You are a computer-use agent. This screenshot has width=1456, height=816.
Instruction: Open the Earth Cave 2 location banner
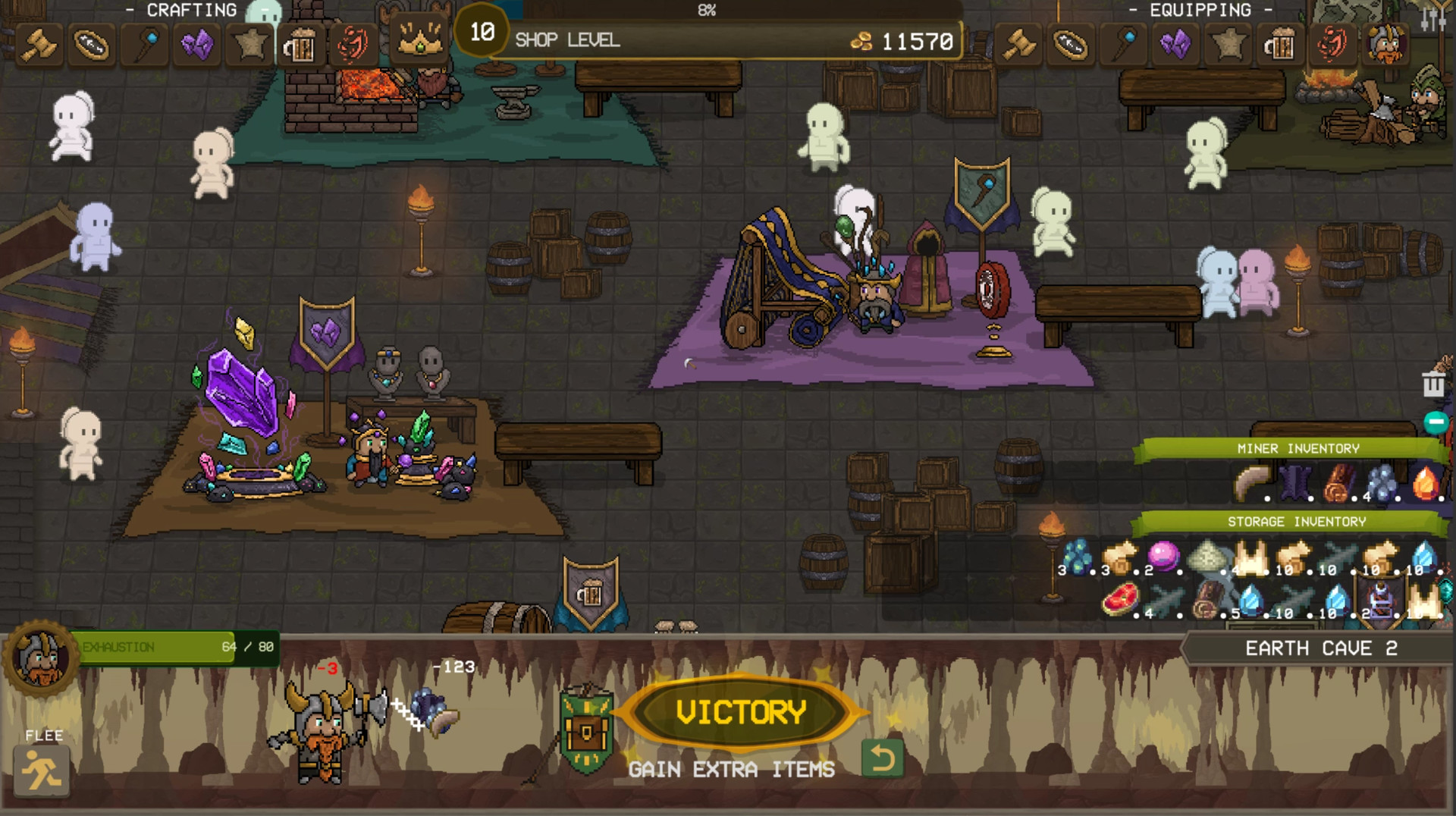1323,648
